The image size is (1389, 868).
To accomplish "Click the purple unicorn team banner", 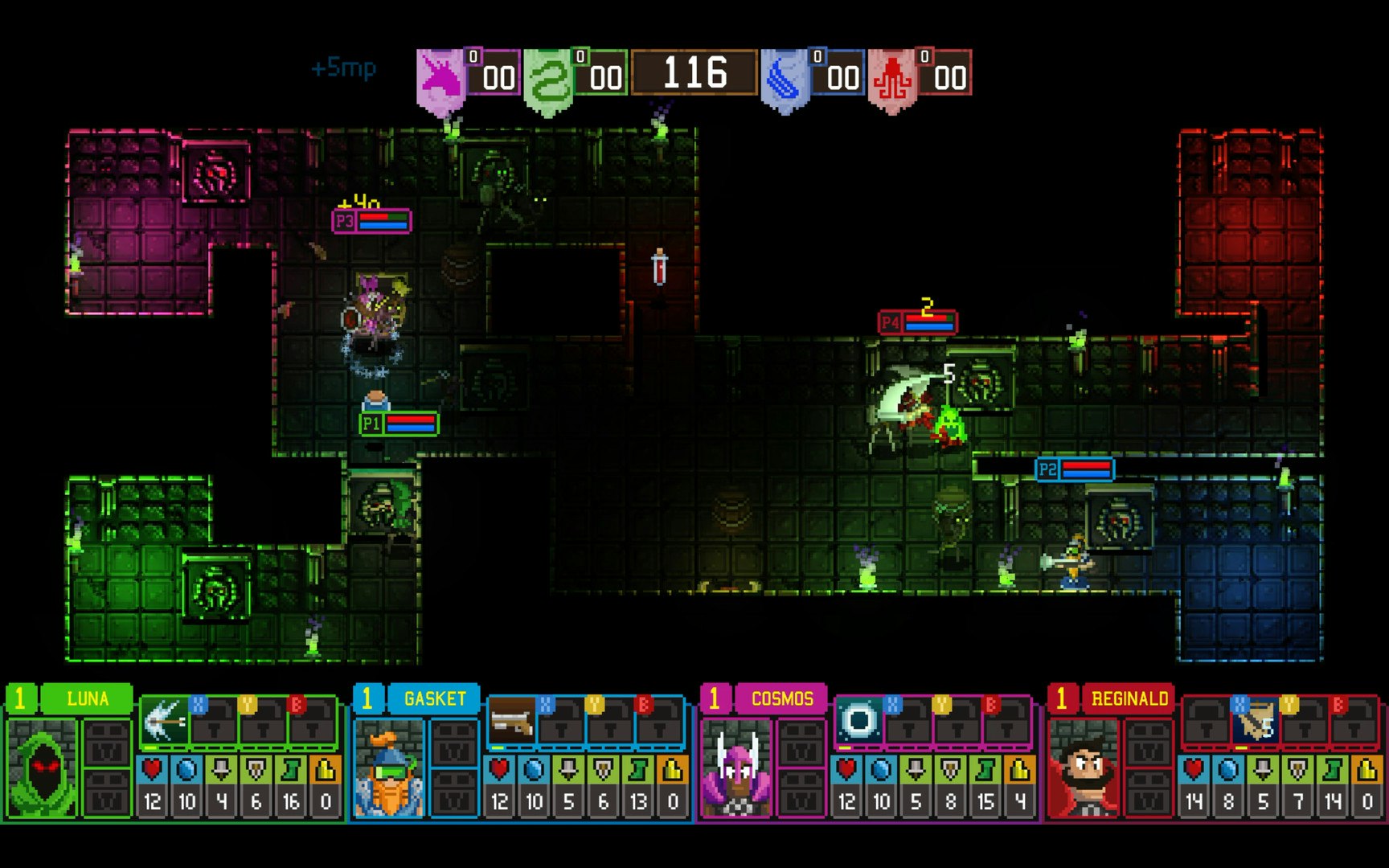I will (438, 74).
